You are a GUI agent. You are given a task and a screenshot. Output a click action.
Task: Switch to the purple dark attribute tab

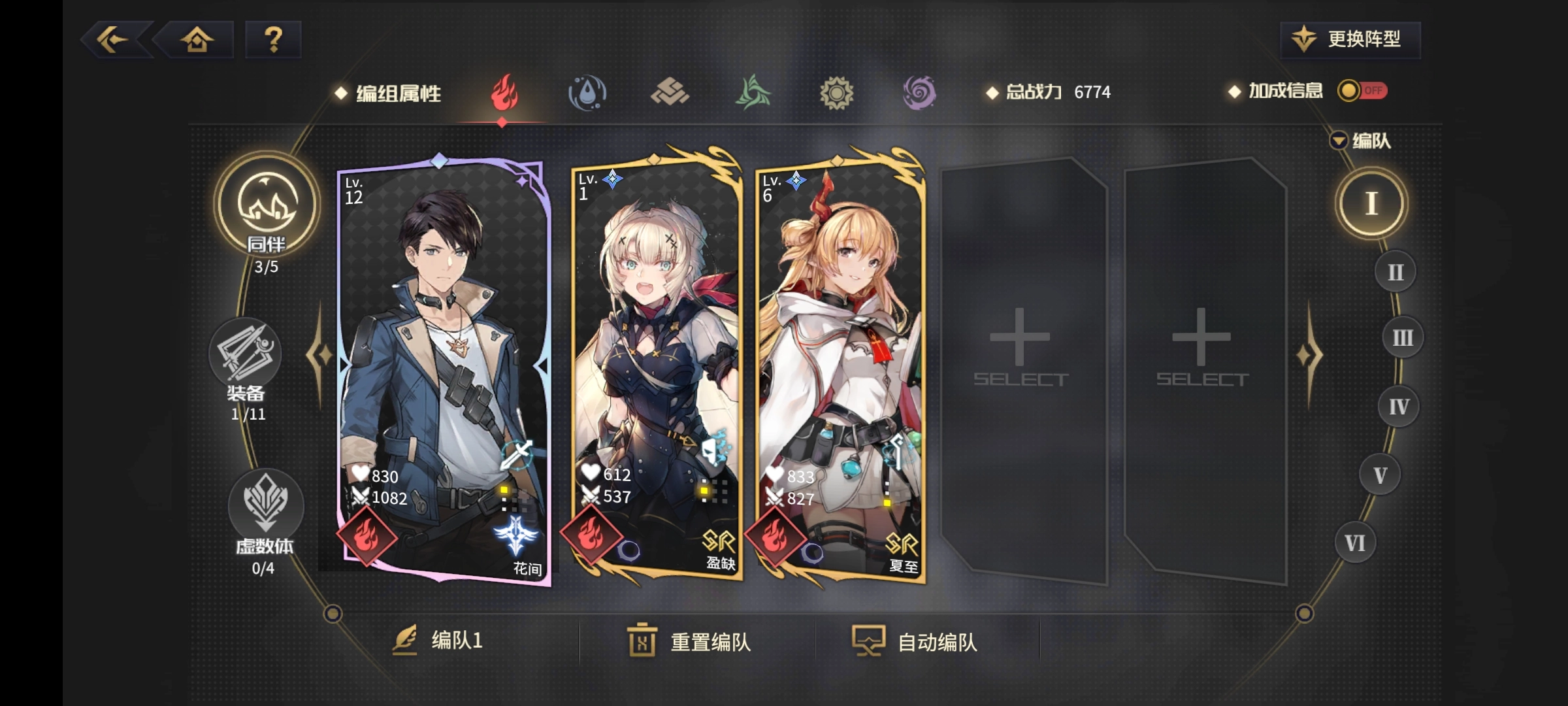[919, 93]
